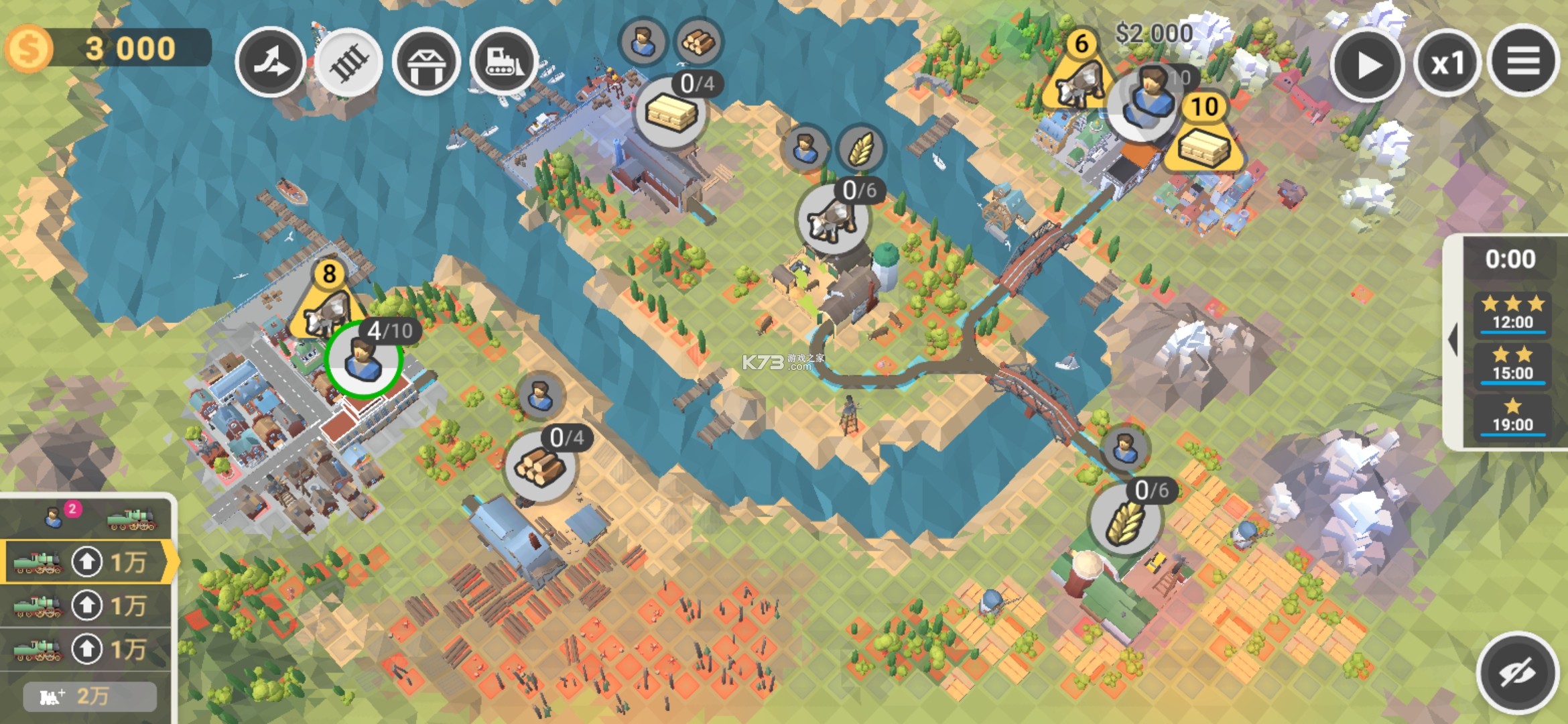Select the lumber station marker showing 0/4
This screenshot has height=724, width=1568.
coord(539,465)
